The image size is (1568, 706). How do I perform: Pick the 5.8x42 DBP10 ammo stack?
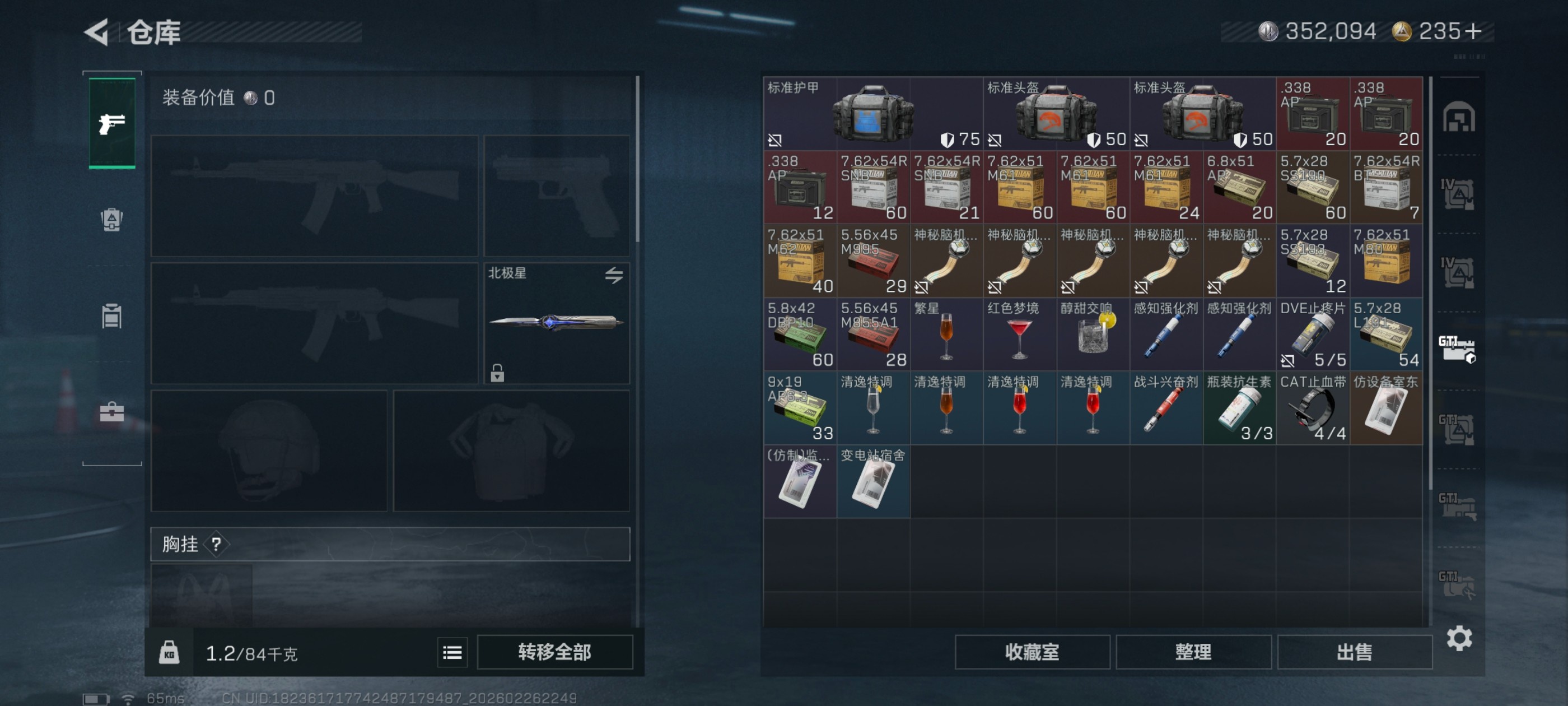(x=800, y=335)
